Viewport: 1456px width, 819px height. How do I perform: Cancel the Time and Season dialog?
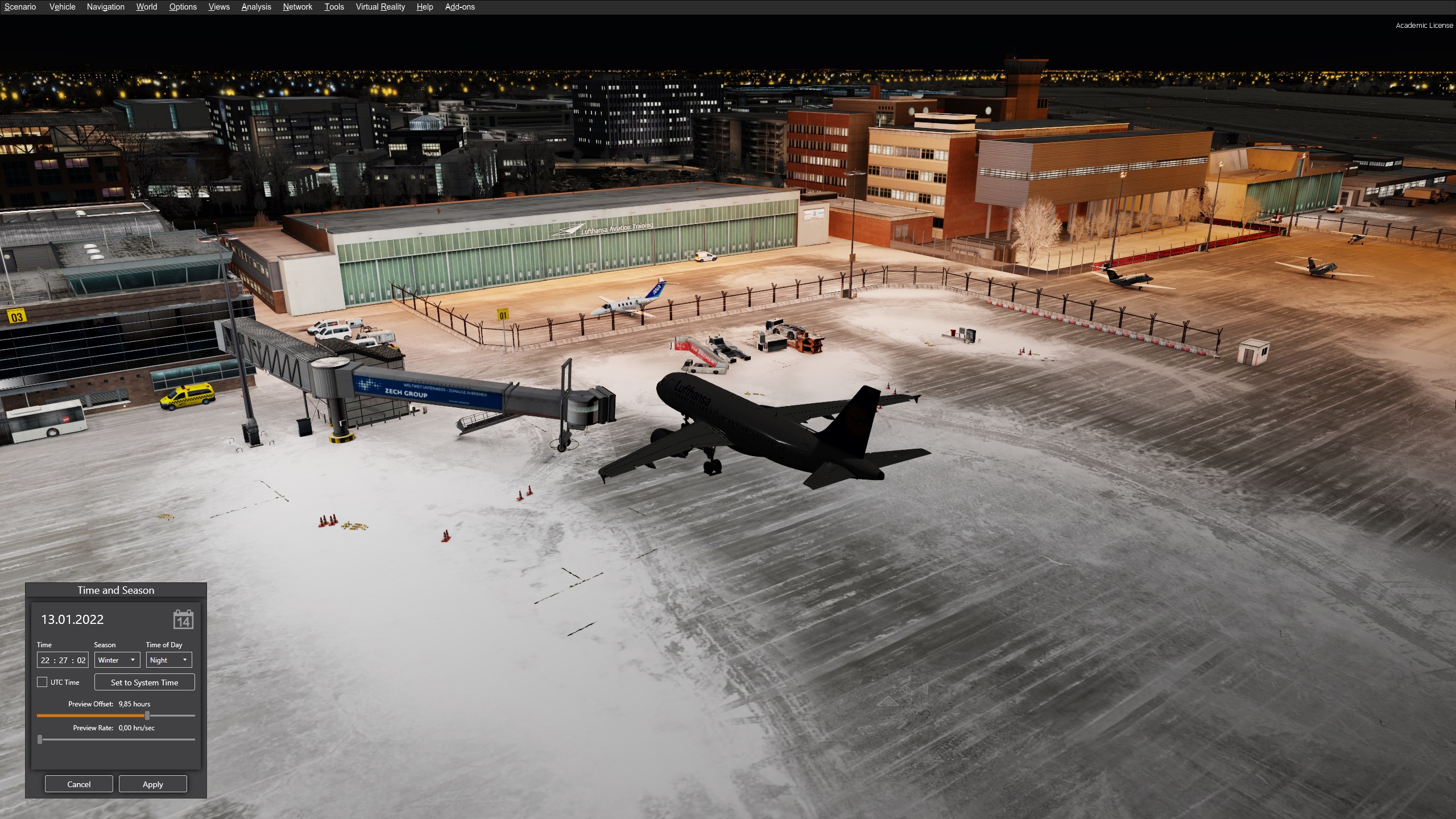[x=78, y=784]
